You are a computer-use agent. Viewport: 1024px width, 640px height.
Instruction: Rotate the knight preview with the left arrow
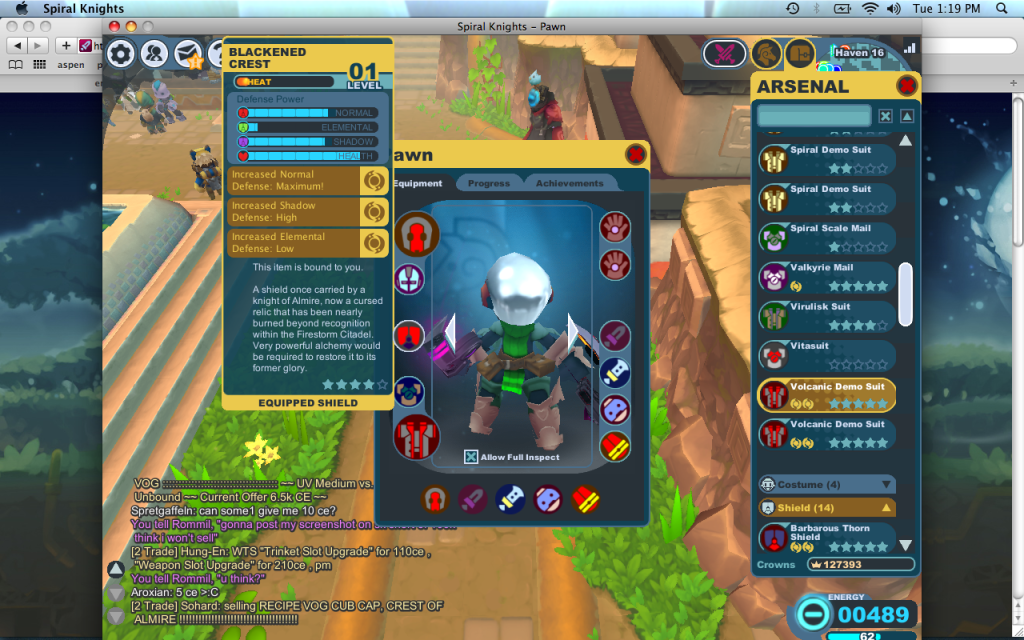(450, 332)
